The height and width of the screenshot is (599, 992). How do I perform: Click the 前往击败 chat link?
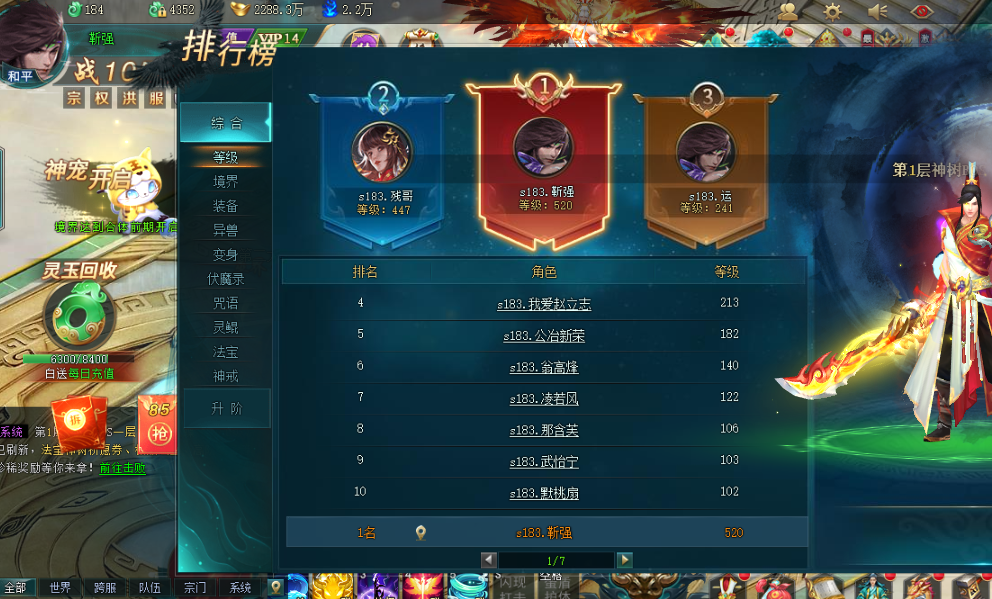point(122,468)
